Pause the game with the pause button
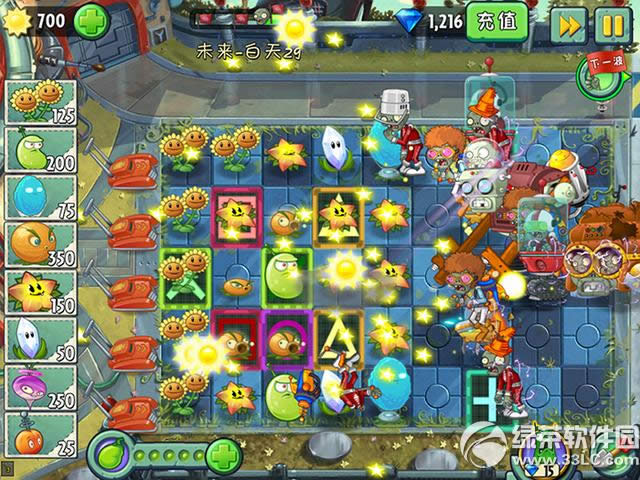The height and width of the screenshot is (480, 640). pos(610,24)
